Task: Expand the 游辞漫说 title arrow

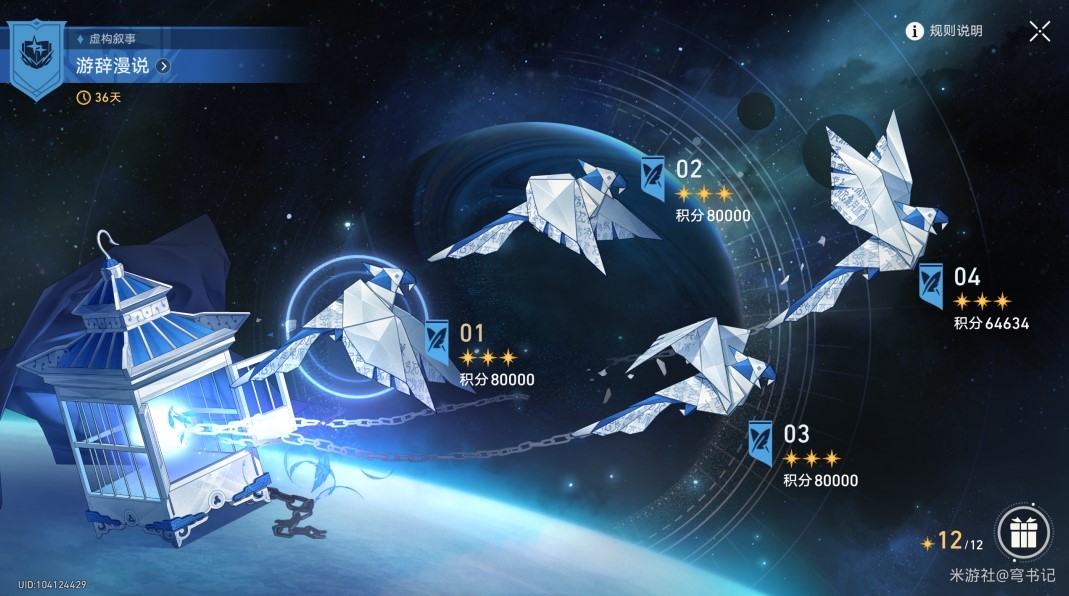Action: (163, 67)
